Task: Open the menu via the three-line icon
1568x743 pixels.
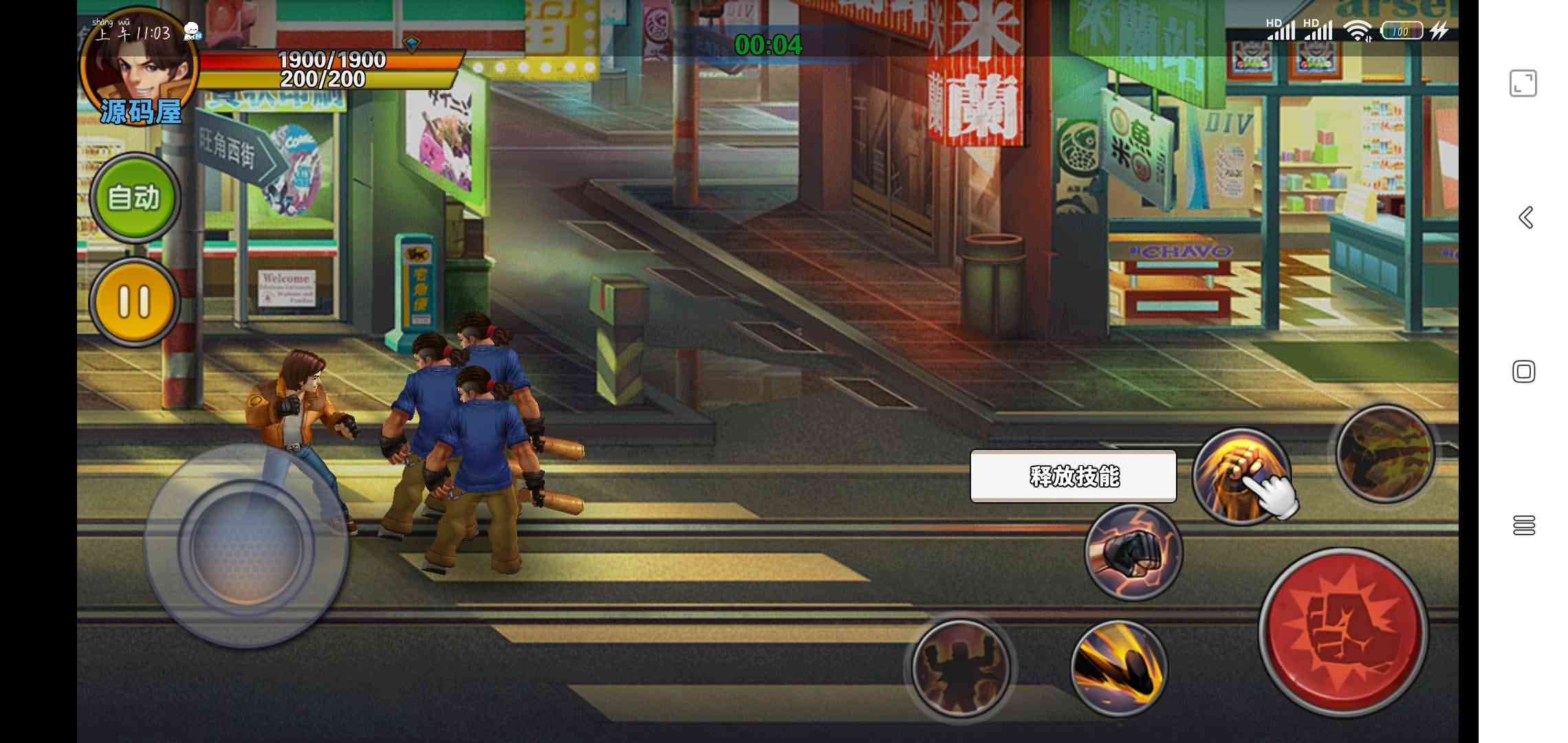Action: pyautogui.click(x=1524, y=525)
